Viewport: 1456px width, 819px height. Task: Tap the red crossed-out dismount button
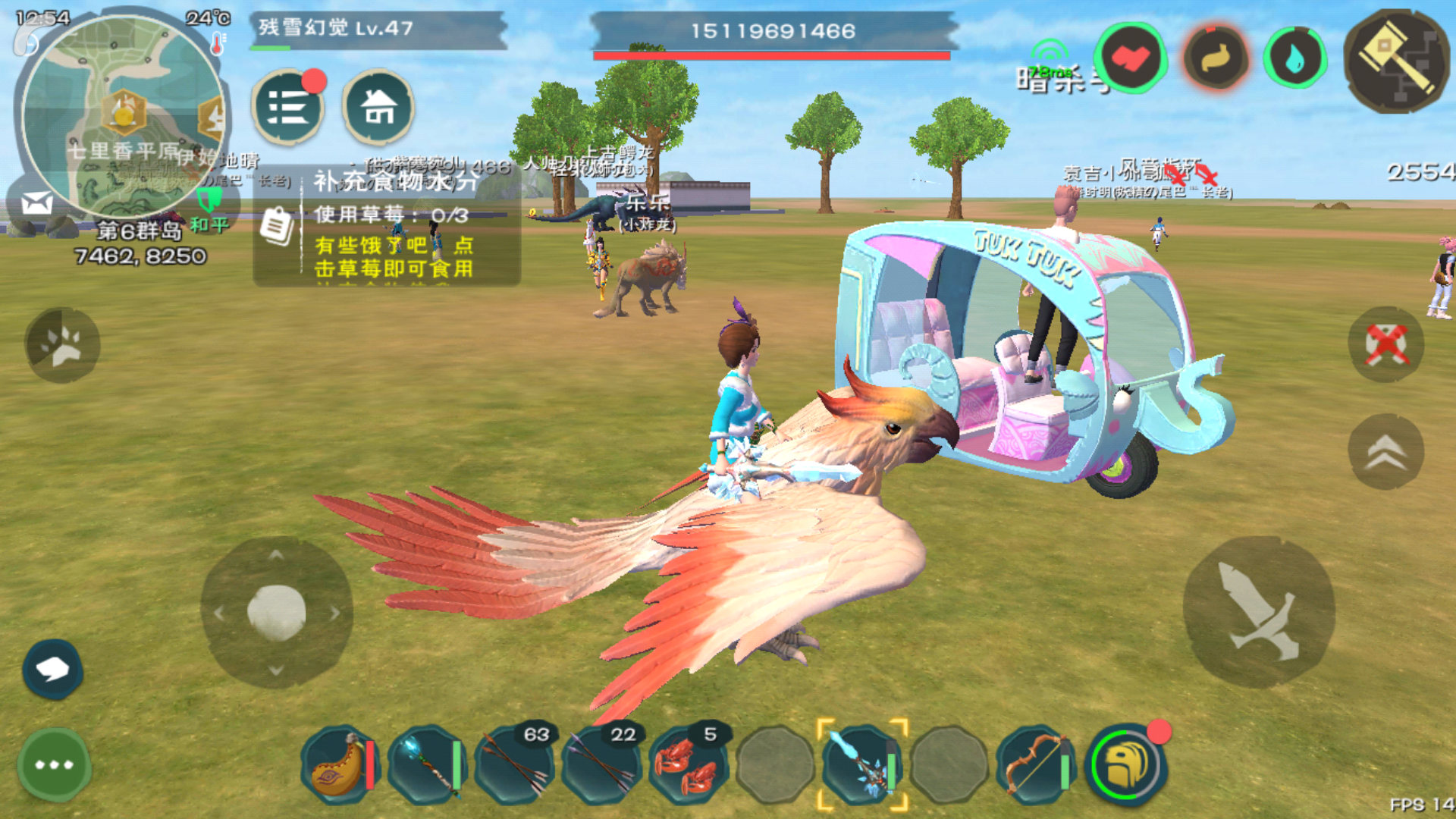tap(1385, 345)
